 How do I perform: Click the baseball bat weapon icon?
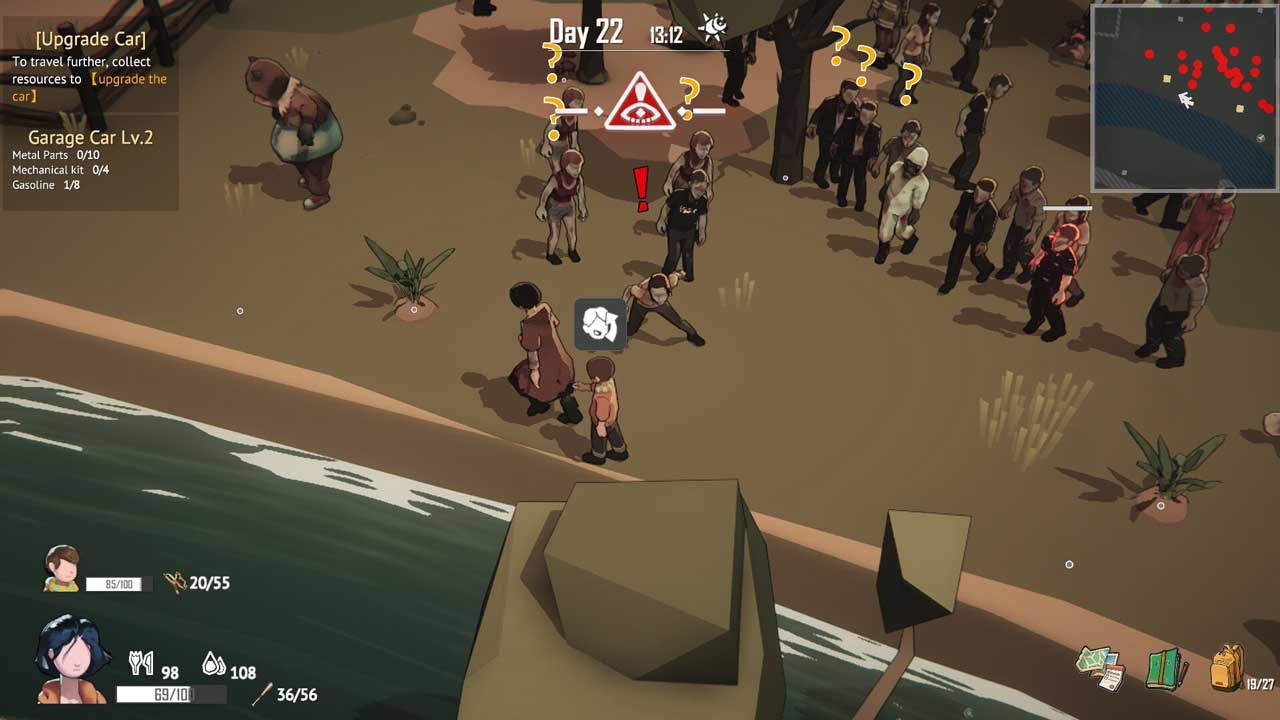point(262,694)
